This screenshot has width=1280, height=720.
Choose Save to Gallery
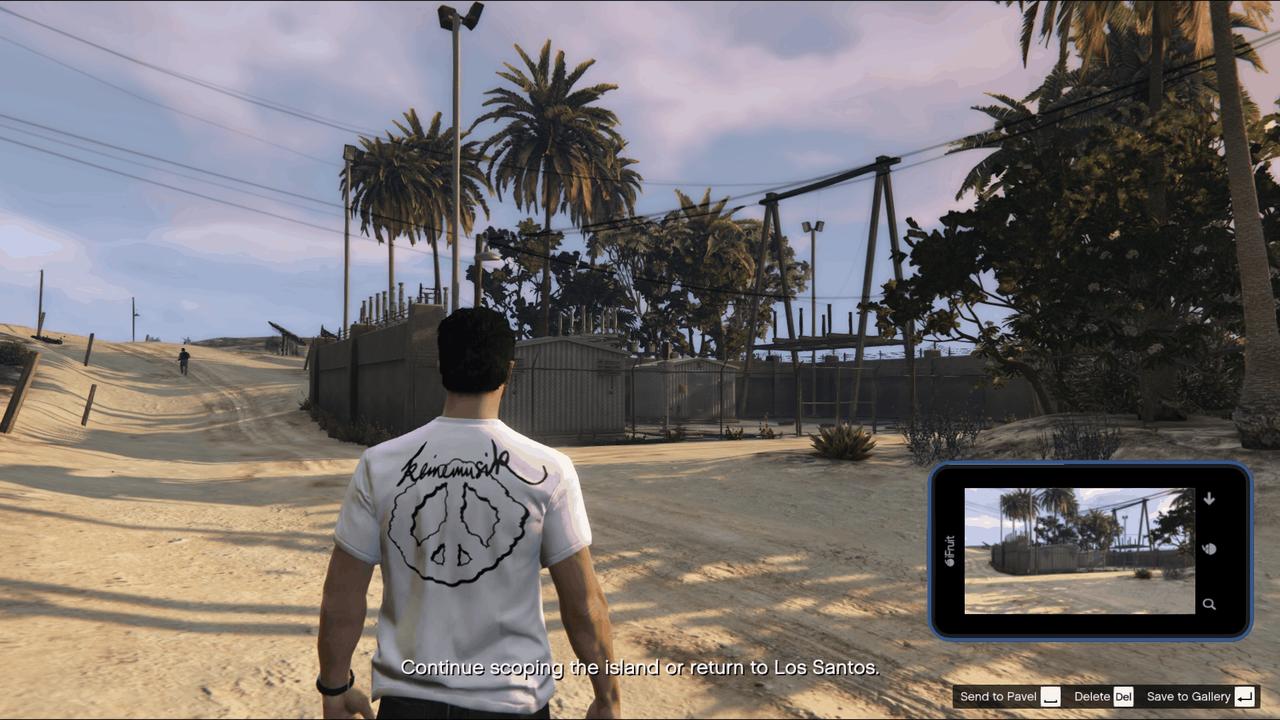pyautogui.click(x=1199, y=697)
